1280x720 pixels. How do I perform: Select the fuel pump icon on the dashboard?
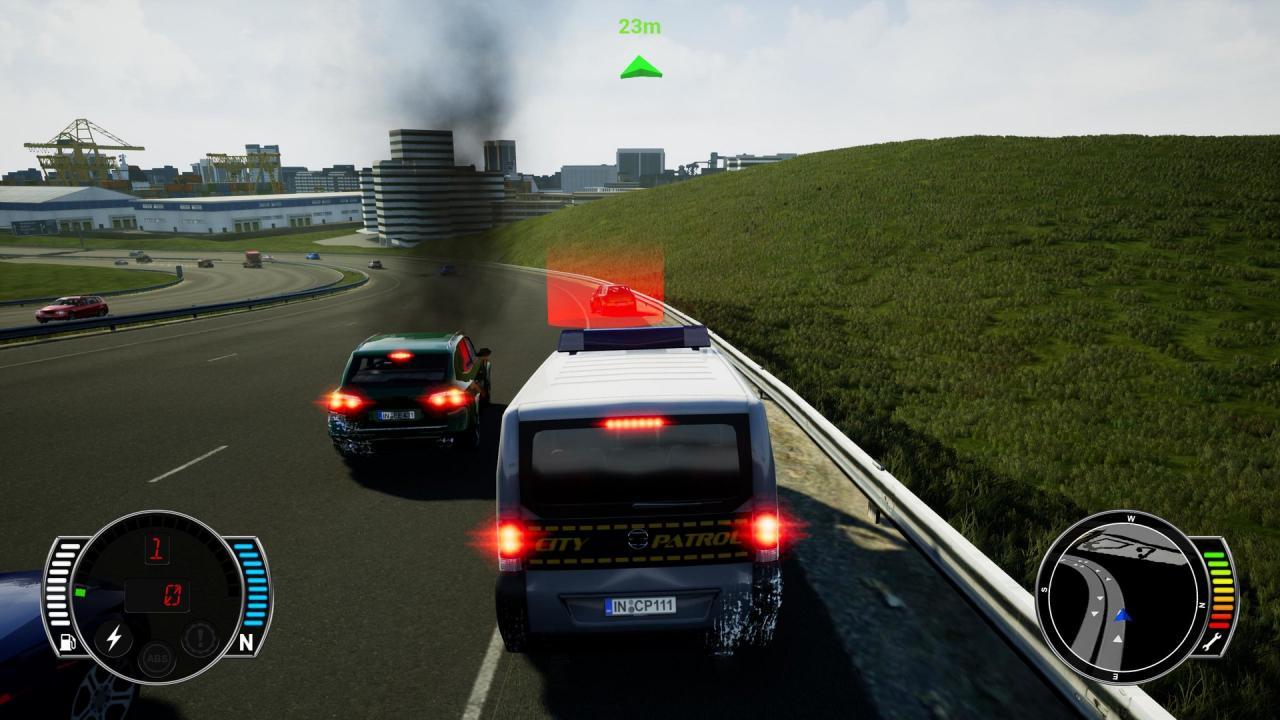tap(67, 640)
